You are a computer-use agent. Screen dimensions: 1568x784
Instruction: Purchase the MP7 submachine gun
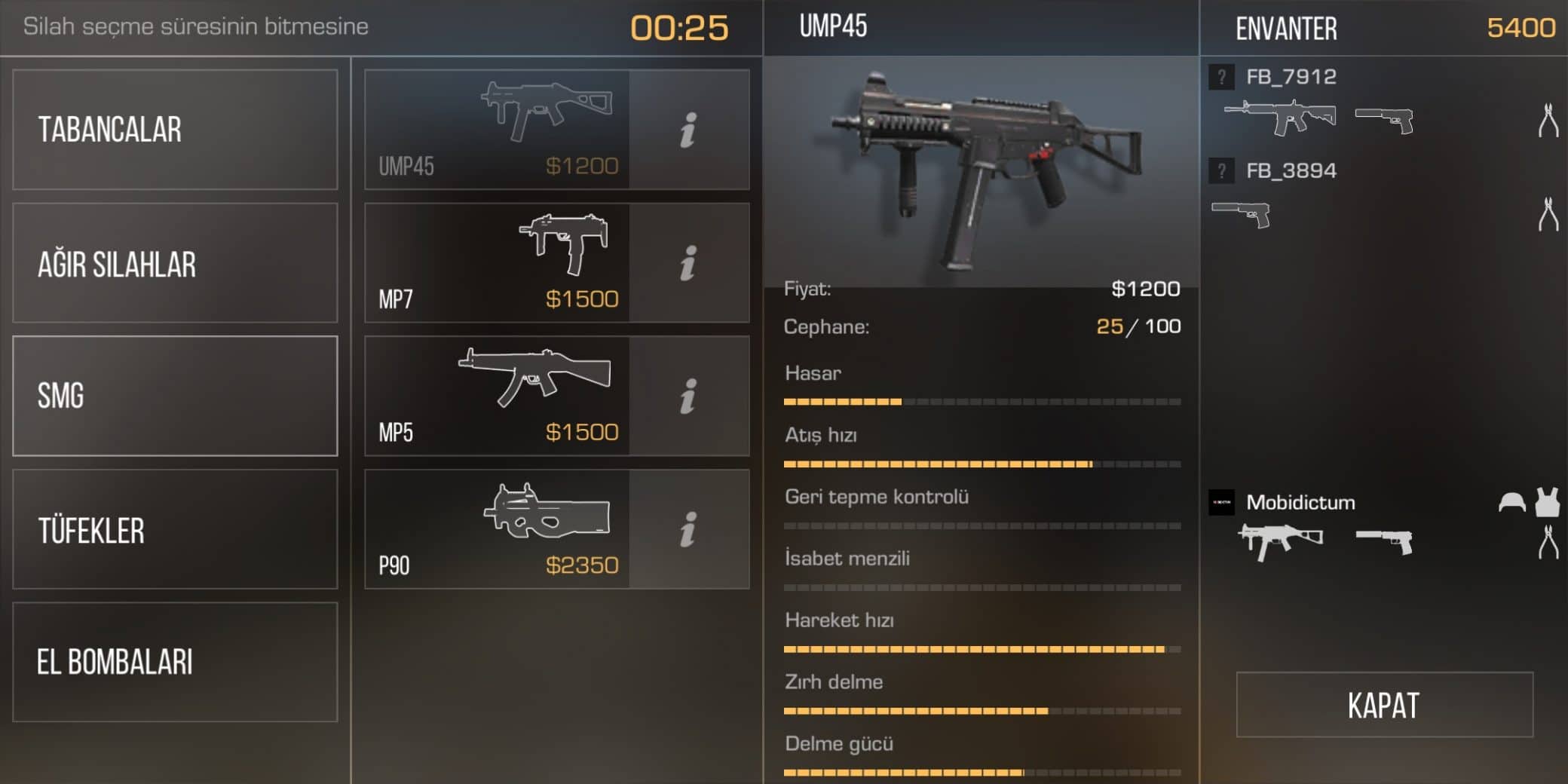point(498,263)
